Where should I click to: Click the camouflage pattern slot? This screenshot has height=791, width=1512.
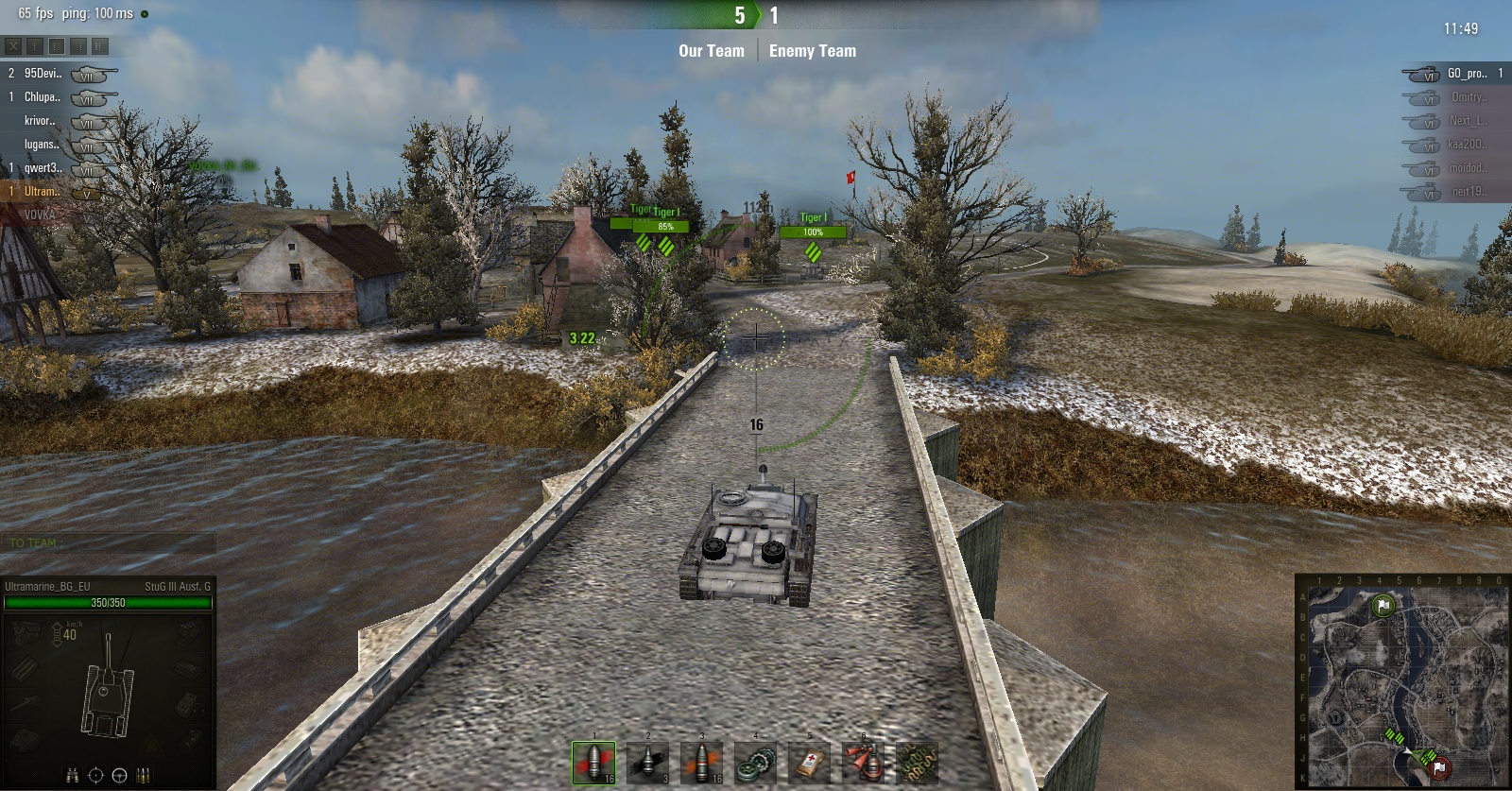pyautogui.click(x=917, y=763)
